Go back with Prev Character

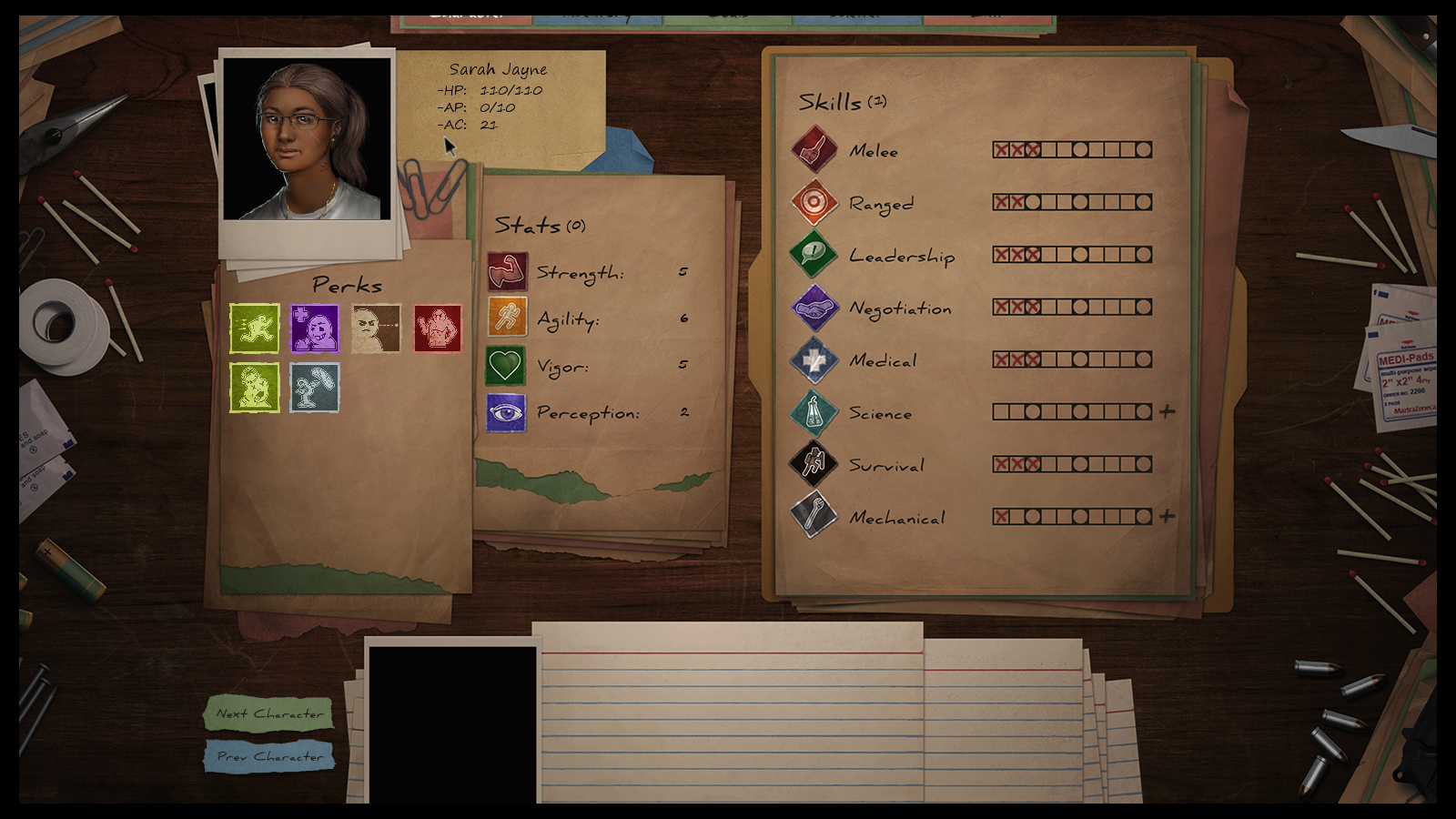click(x=269, y=756)
